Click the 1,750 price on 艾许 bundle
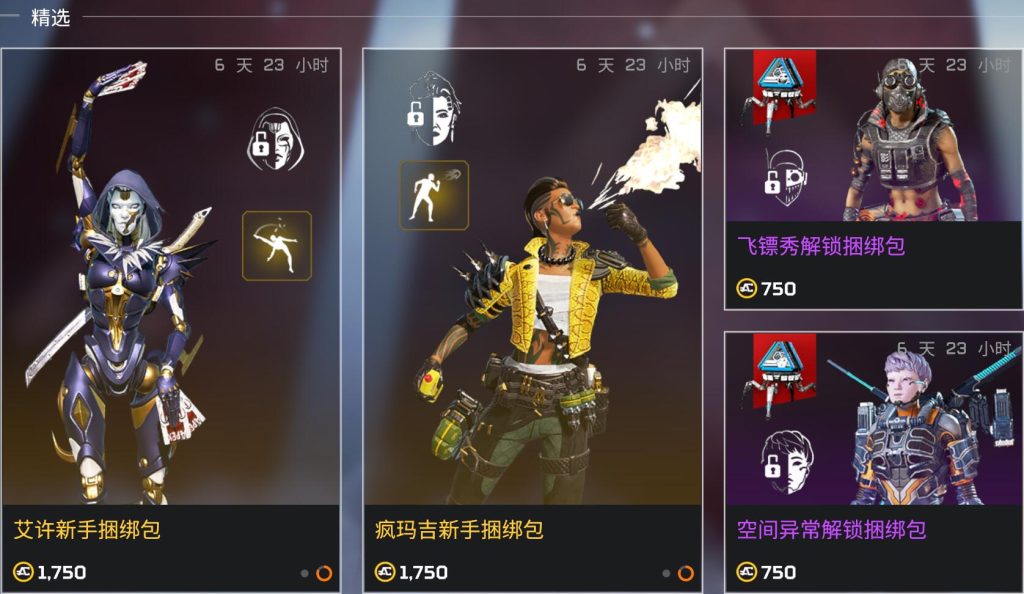Image resolution: width=1024 pixels, height=594 pixels. (x=50, y=573)
